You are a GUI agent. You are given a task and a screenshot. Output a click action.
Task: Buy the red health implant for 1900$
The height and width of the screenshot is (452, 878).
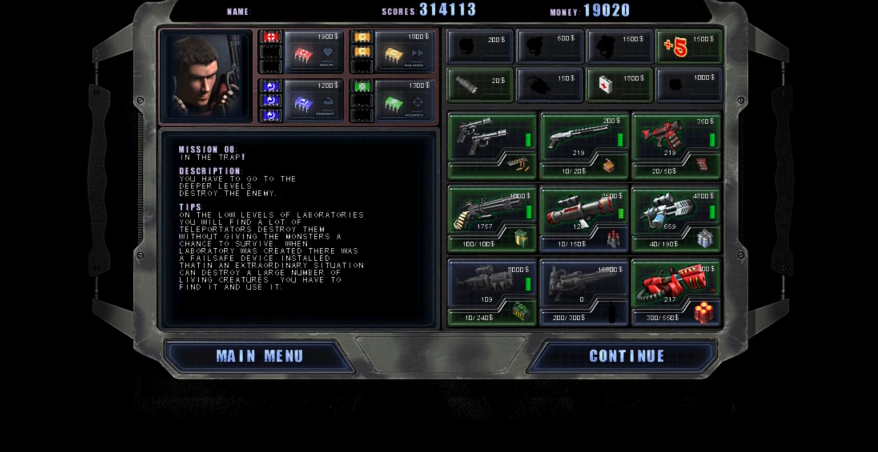(312, 50)
